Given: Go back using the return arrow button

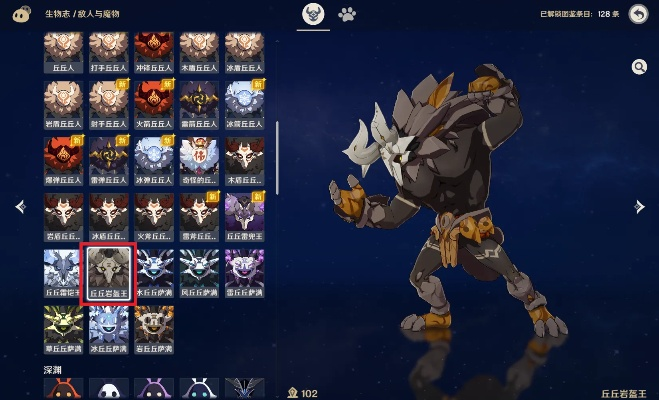Looking at the screenshot, I should [x=637, y=14].
